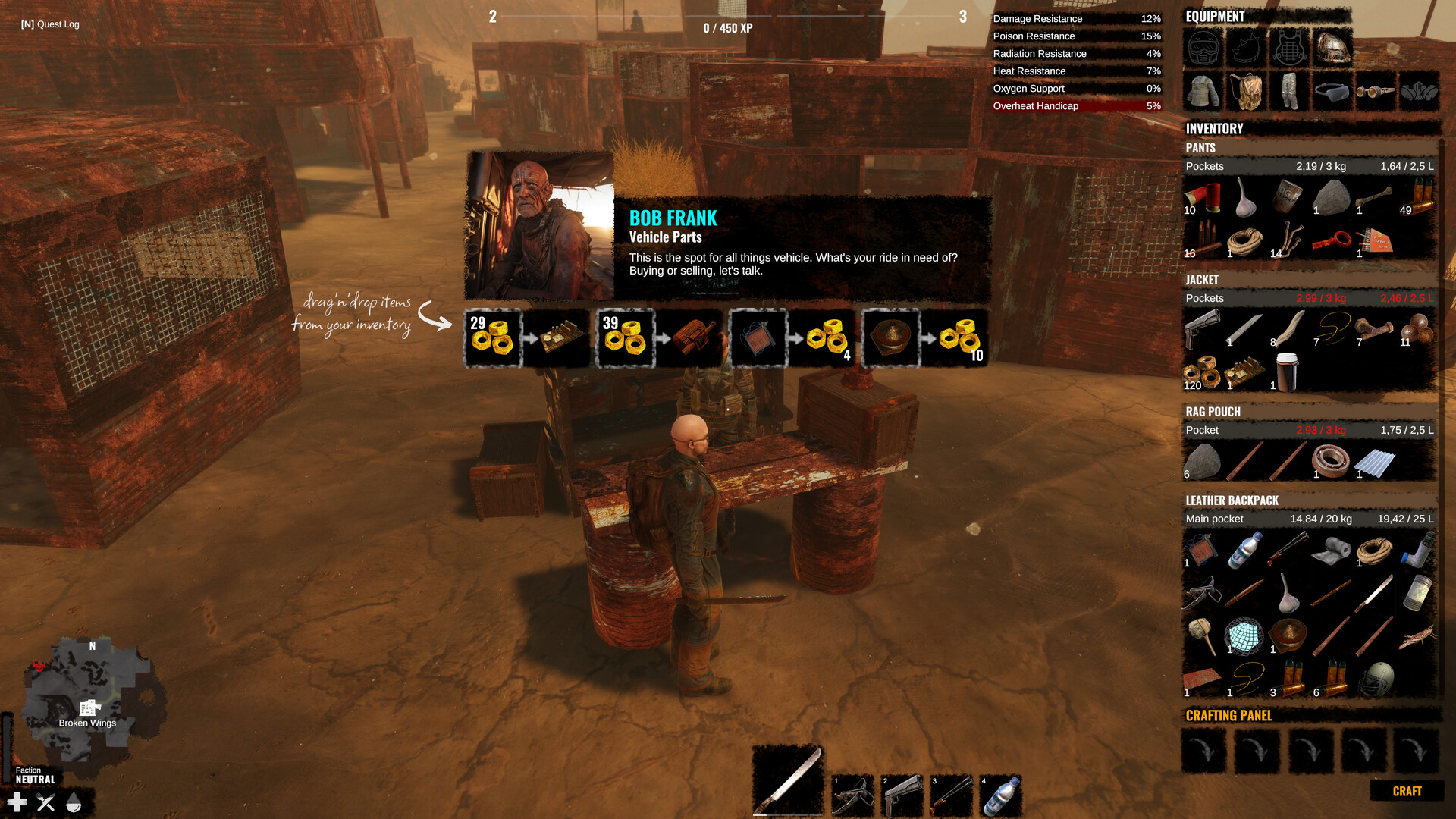Select the crossbow in hotbar slot 1
Image resolution: width=1456 pixels, height=819 pixels.
pyautogui.click(x=852, y=795)
